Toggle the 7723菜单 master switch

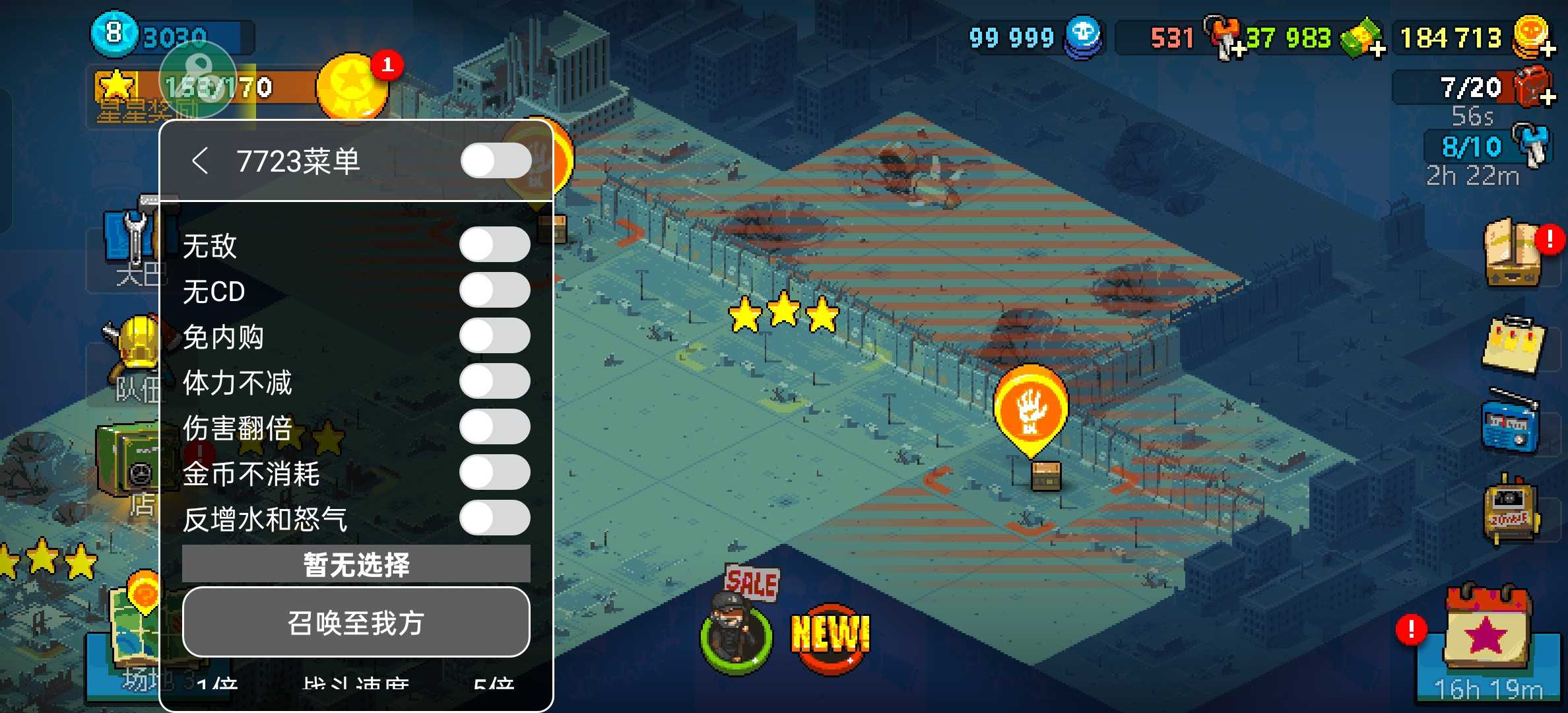[x=496, y=161]
